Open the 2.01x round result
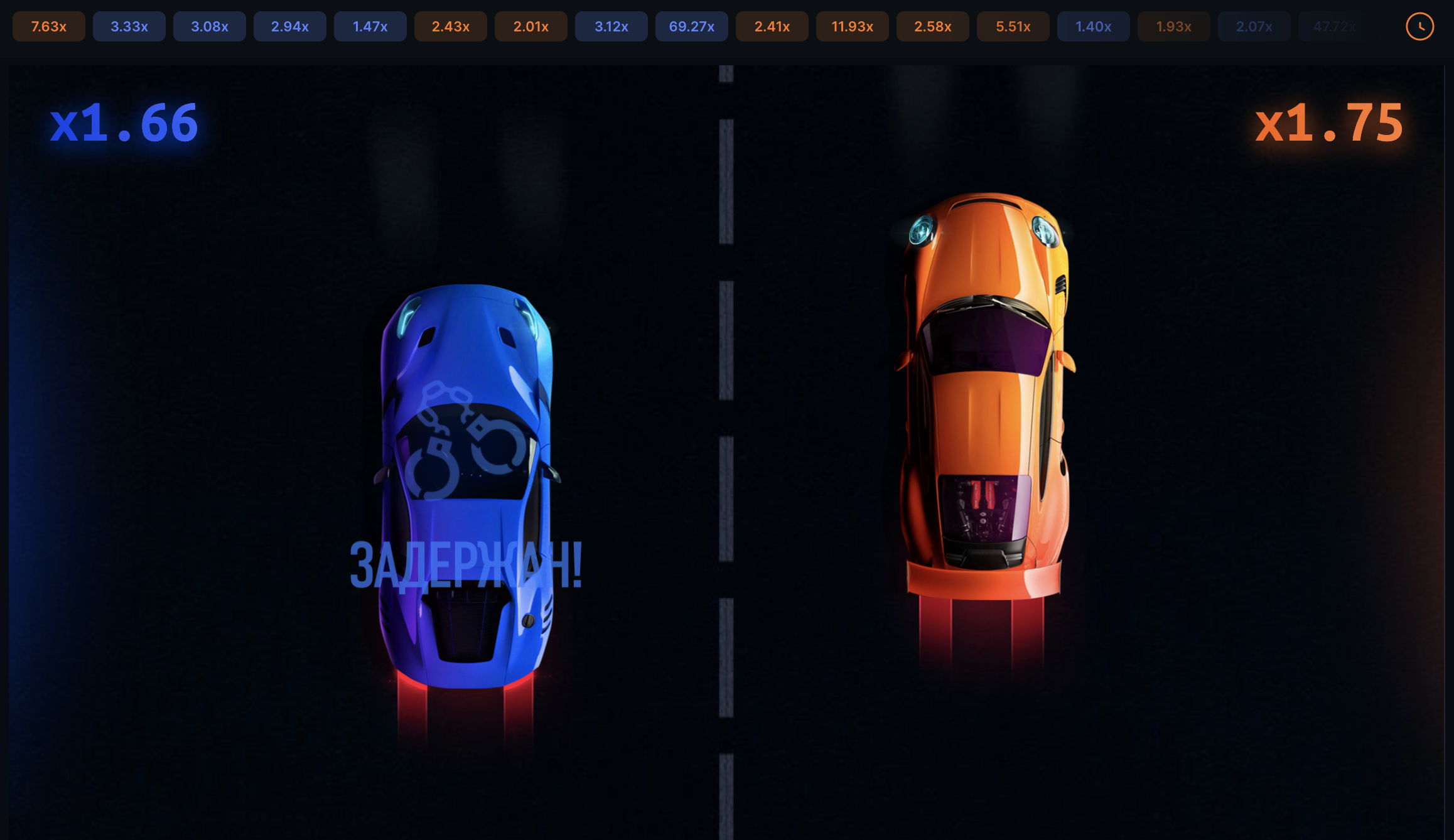The image size is (1454, 840). (531, 26)
